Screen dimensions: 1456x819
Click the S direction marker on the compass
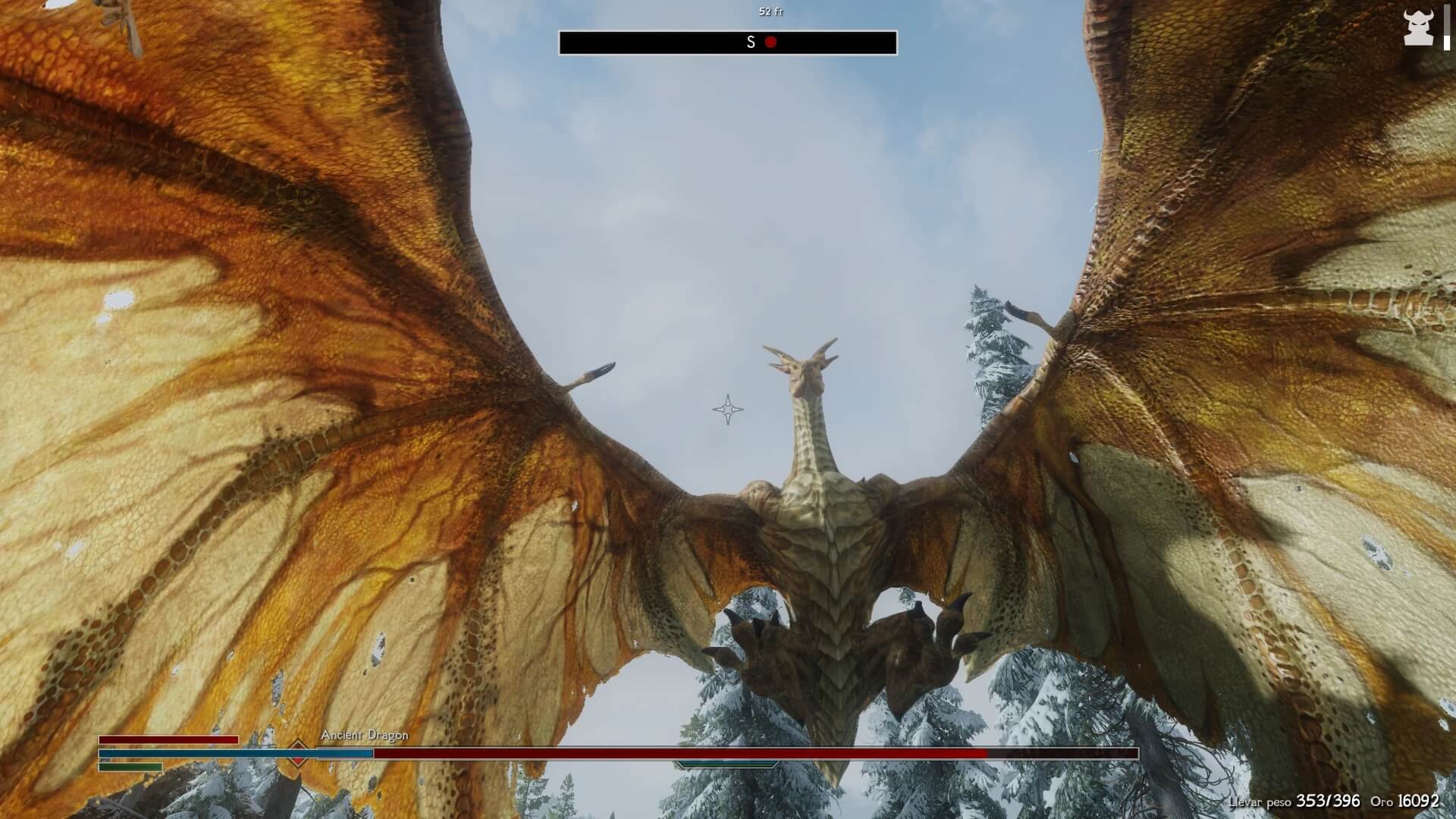coord(749,42)
